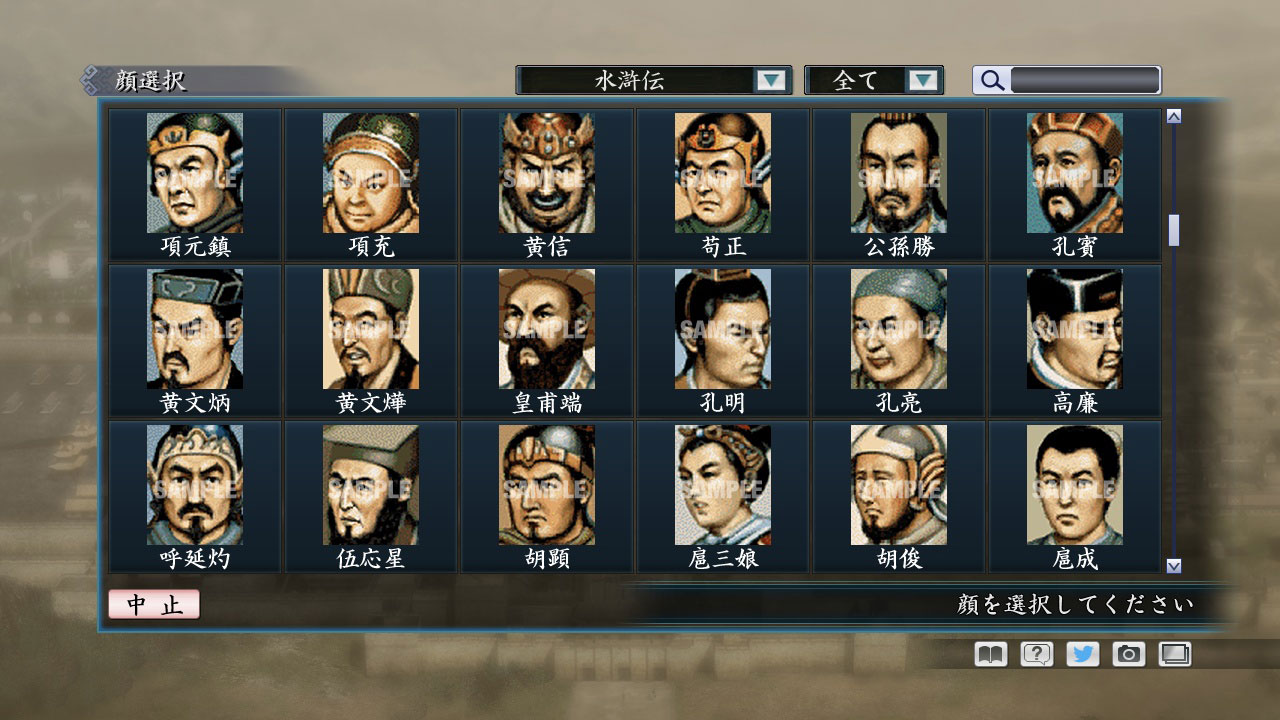Choose the 公孫勝 portrait
Viewport: 1280px width, 720px height.
pyautogui.click(x=899, y=172)
